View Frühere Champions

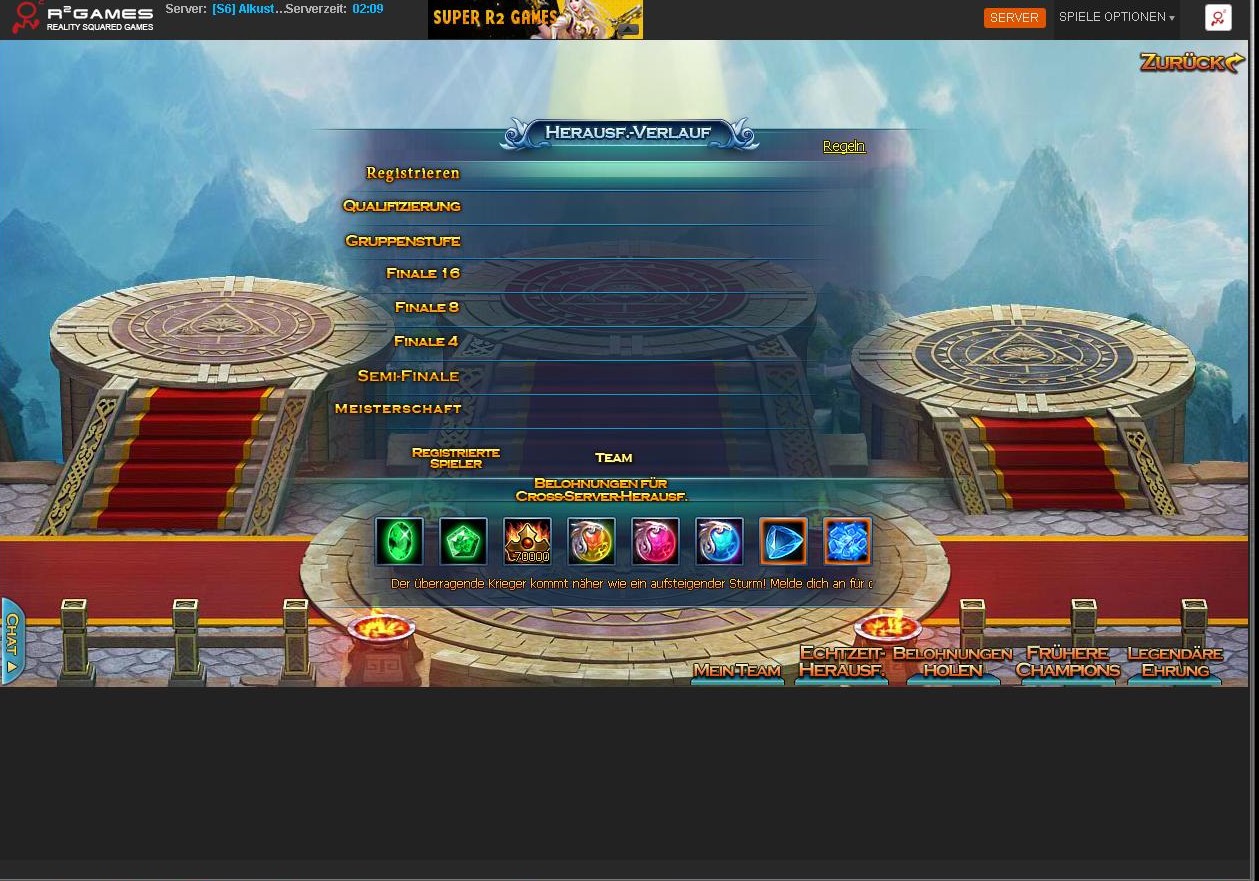coord(1068,662)
